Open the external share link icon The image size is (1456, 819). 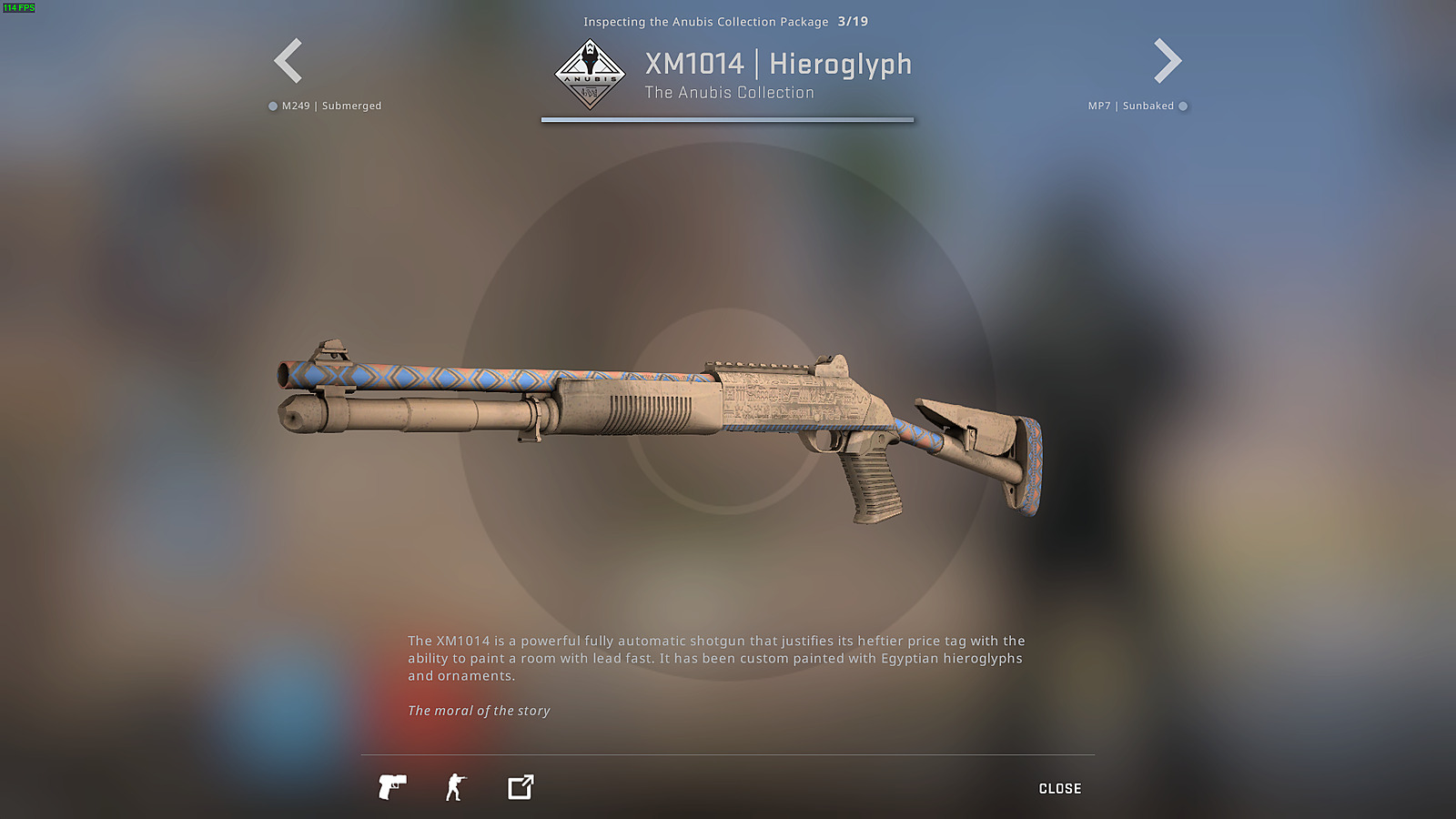[x=519, y=787]
